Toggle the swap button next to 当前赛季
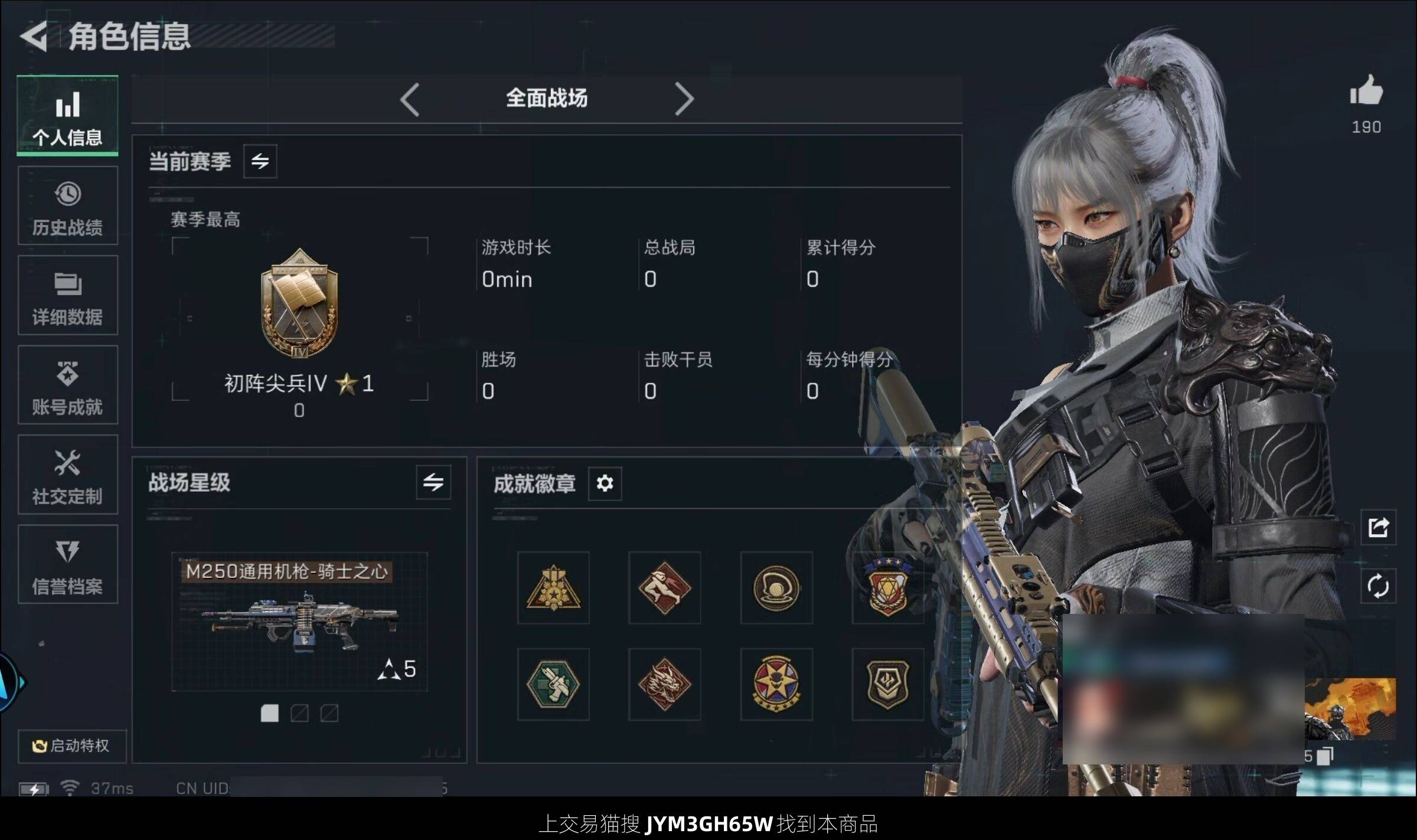Image resolution: width=1417 pixels, height=840 pixels. (260, 161)
